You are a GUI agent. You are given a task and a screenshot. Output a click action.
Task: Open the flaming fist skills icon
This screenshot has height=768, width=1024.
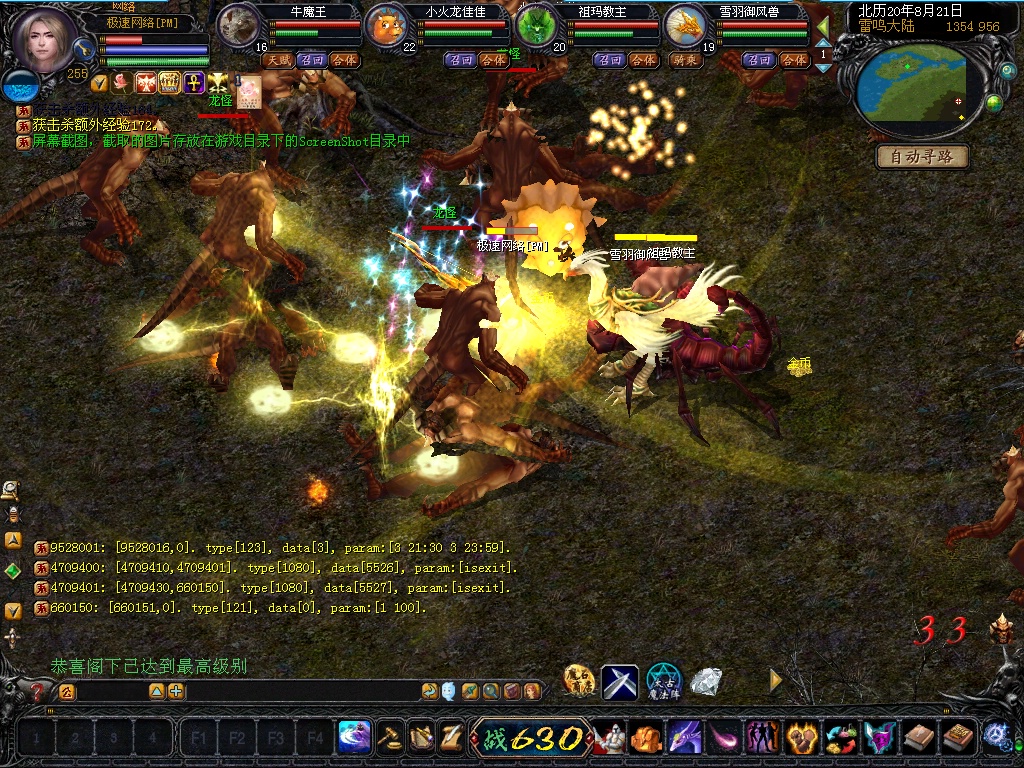[801, 738]
